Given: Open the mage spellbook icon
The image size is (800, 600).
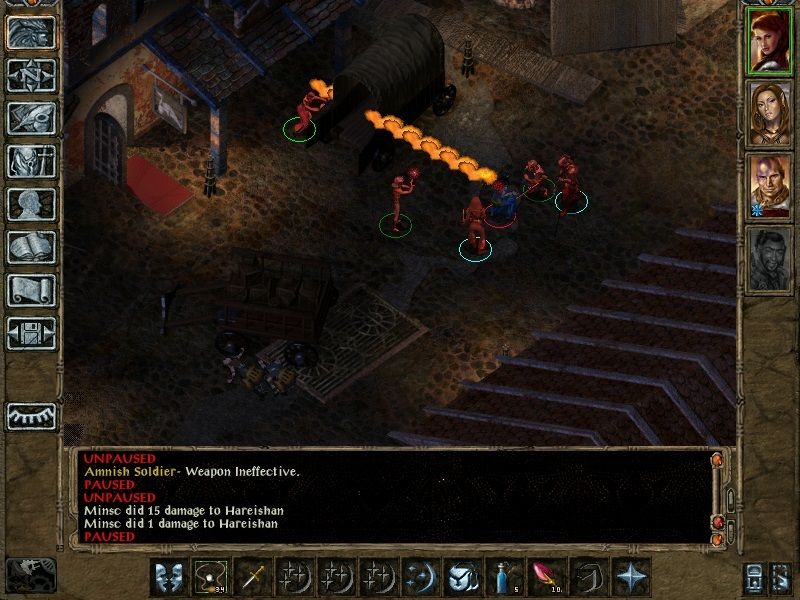Looking at the screenshot, I should [31, 247].
